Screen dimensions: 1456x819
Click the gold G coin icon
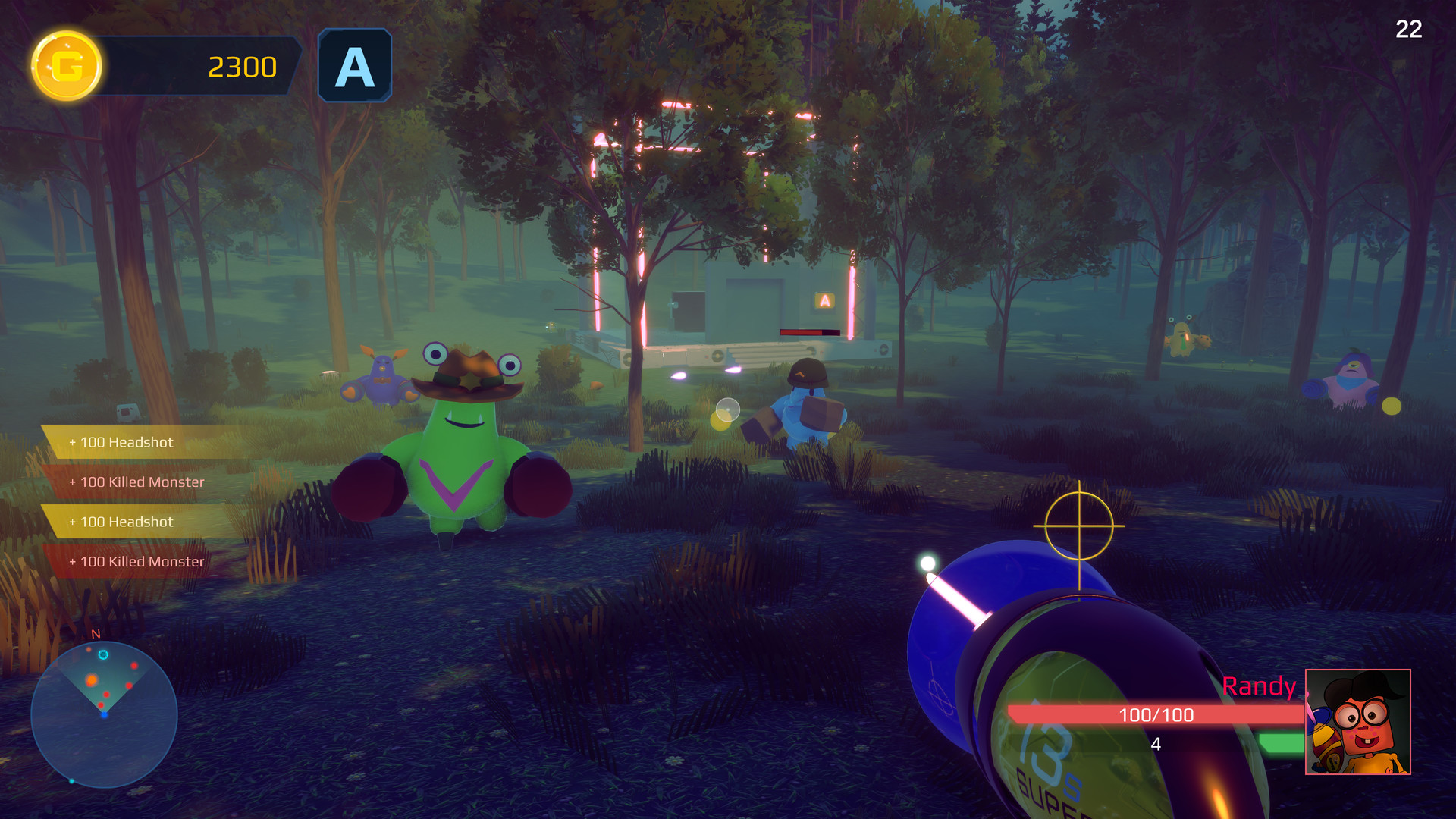64,67
